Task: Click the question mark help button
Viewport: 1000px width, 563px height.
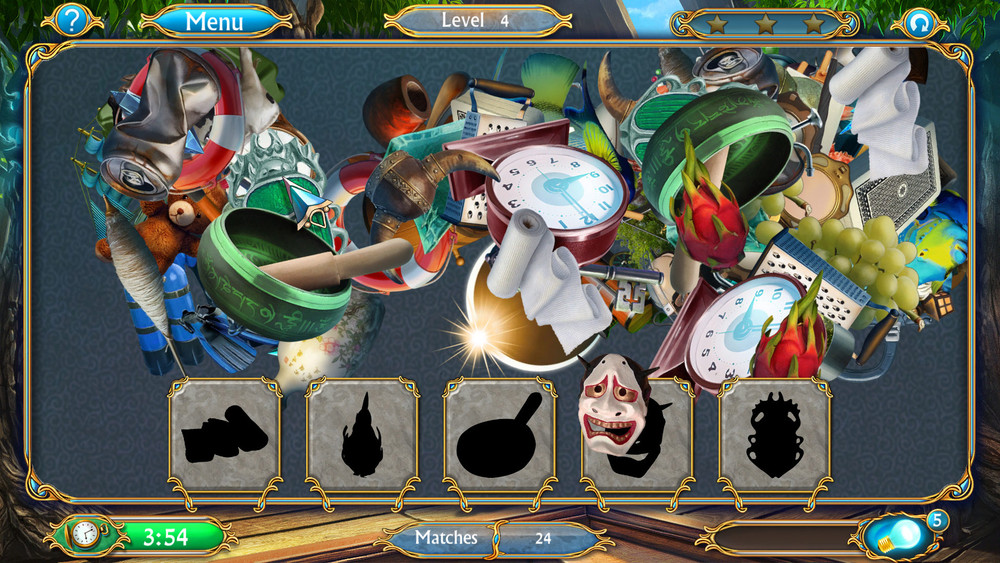Action: 71,19
